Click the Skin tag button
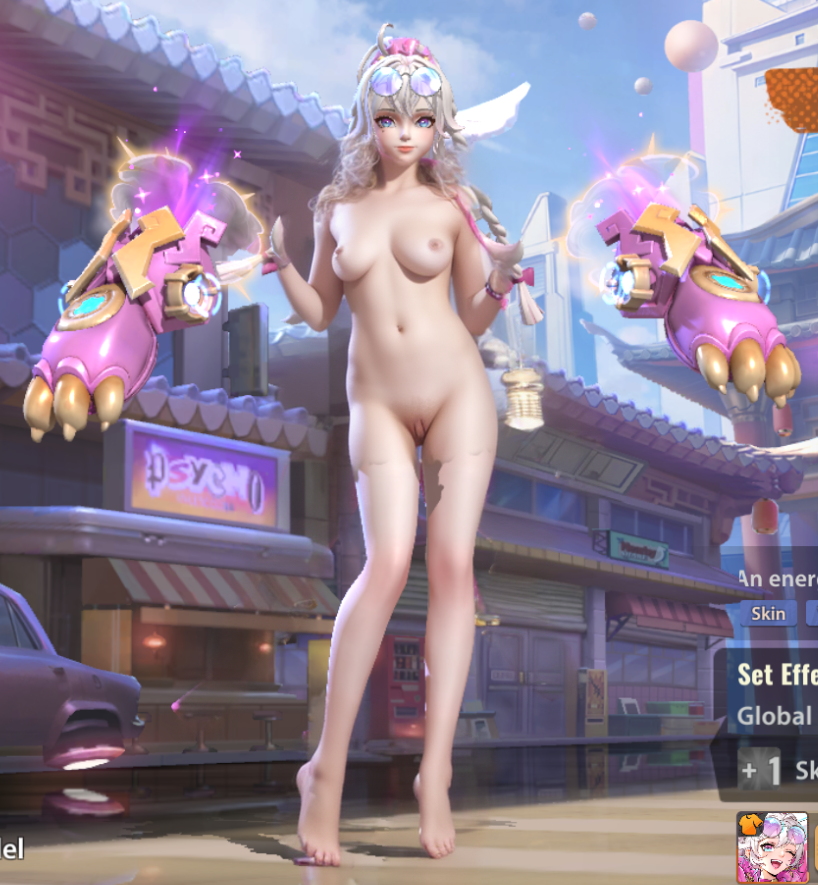This screenshot has width=818, height=885. pos(768,612)
